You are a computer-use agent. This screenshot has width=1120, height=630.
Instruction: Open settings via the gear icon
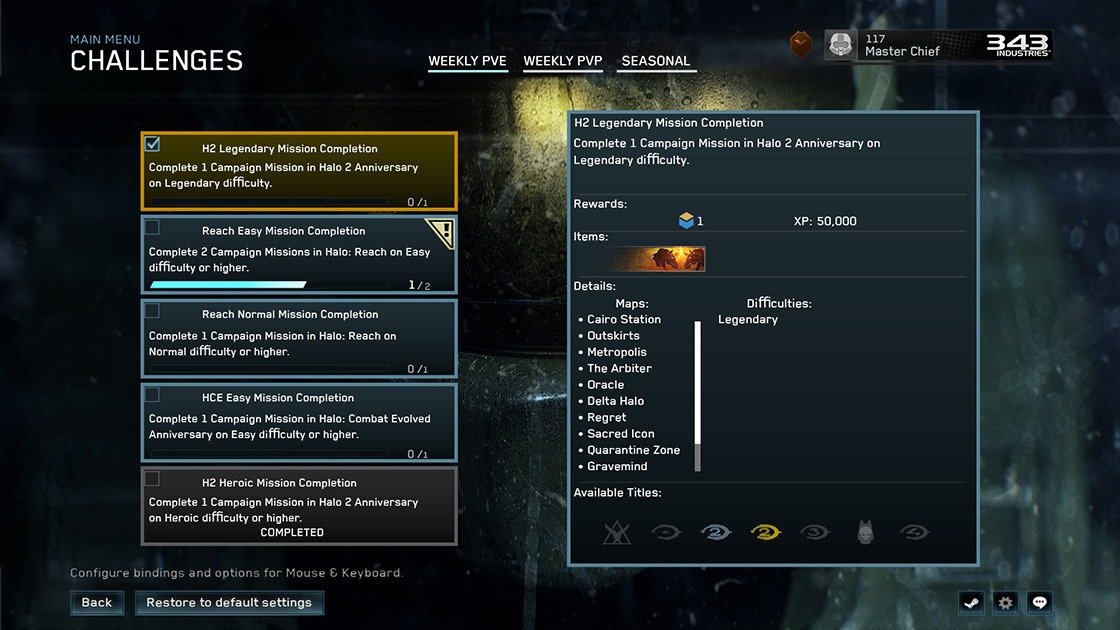pos(1005,603)
